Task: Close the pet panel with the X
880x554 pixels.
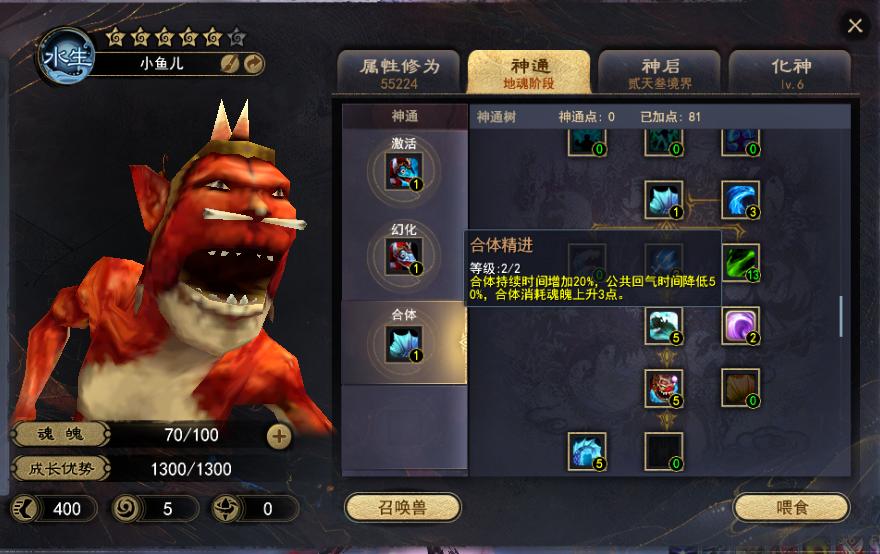Action: [x=855, y=26]
